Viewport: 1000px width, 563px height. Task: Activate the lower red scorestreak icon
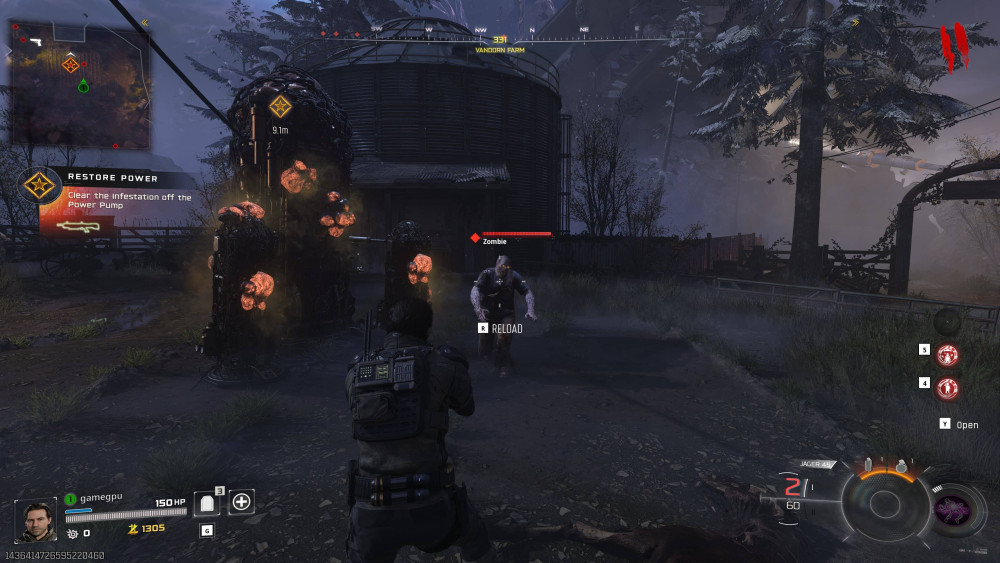(x=947, y=387)
